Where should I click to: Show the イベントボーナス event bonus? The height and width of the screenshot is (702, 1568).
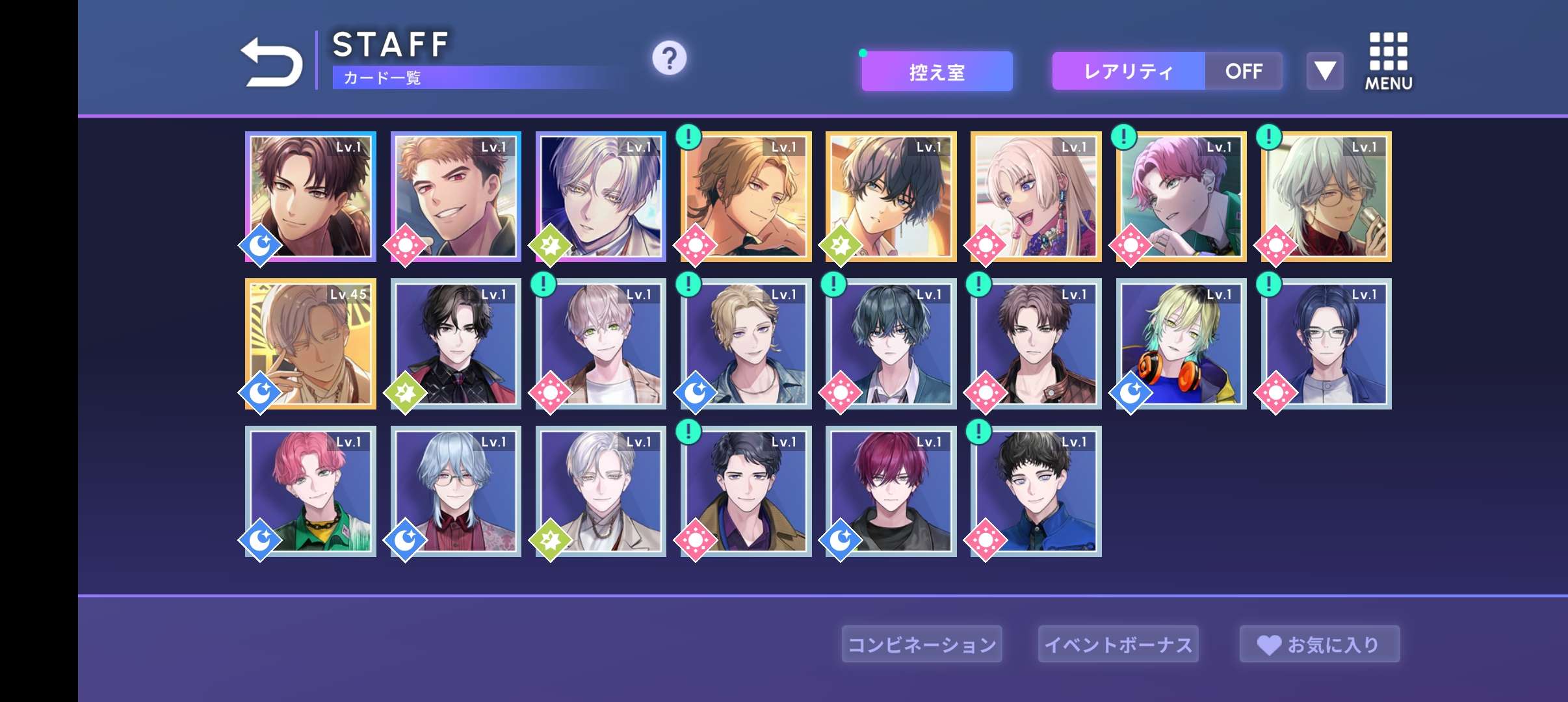click(1118, 644)
